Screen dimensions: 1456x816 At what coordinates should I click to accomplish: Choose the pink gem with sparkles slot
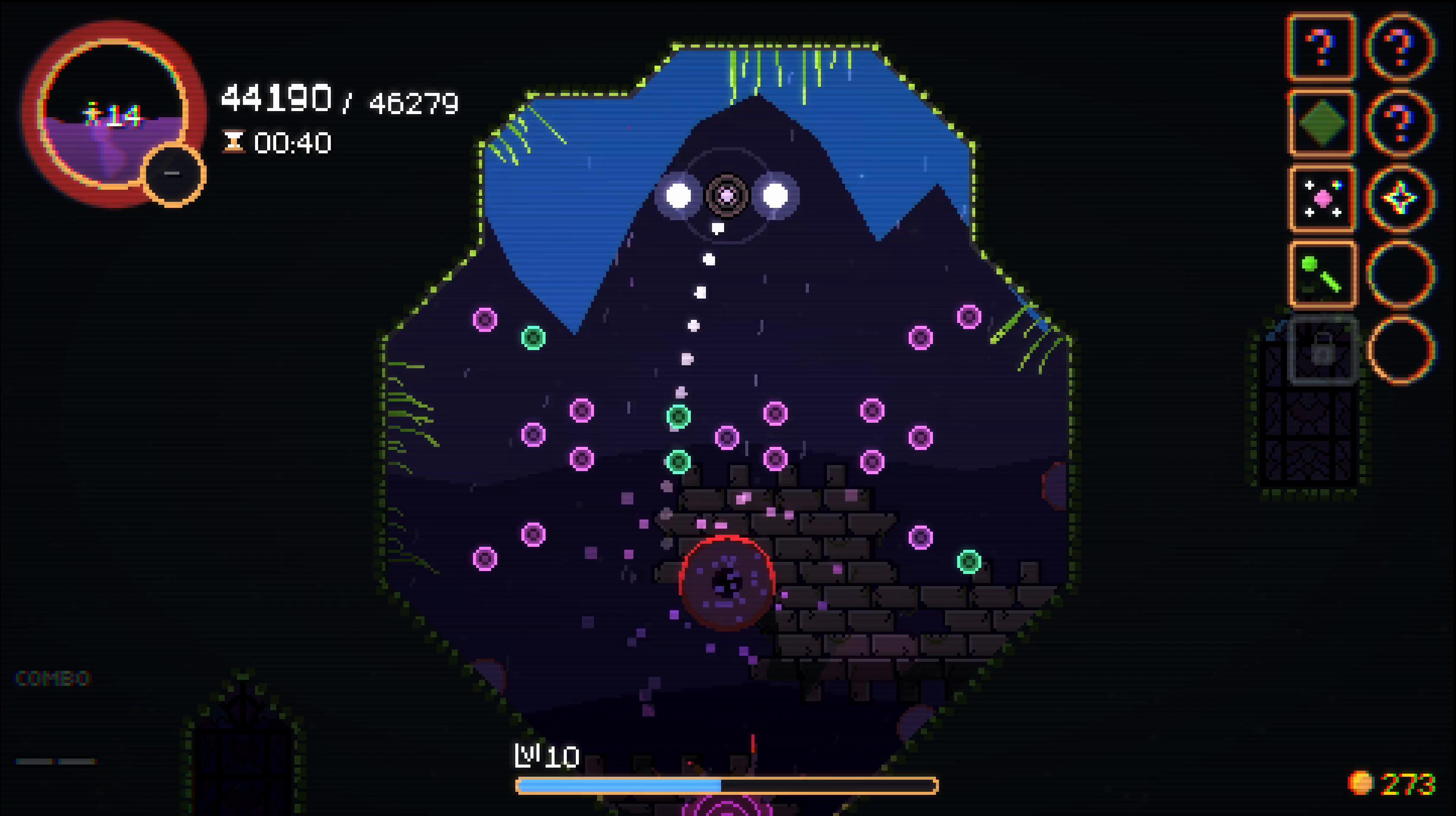[1322, 199]
